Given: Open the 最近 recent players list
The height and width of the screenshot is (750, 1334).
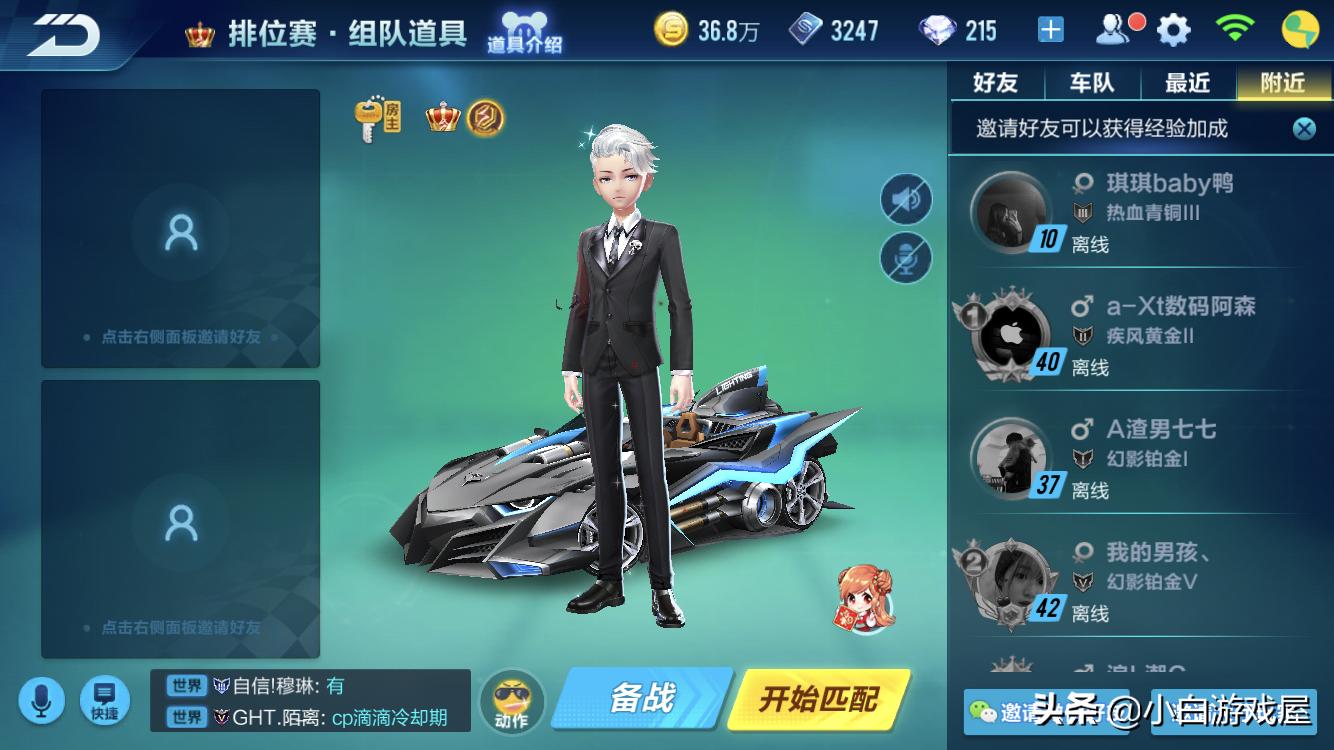Looking at the screenshot, I should 1186,83.
